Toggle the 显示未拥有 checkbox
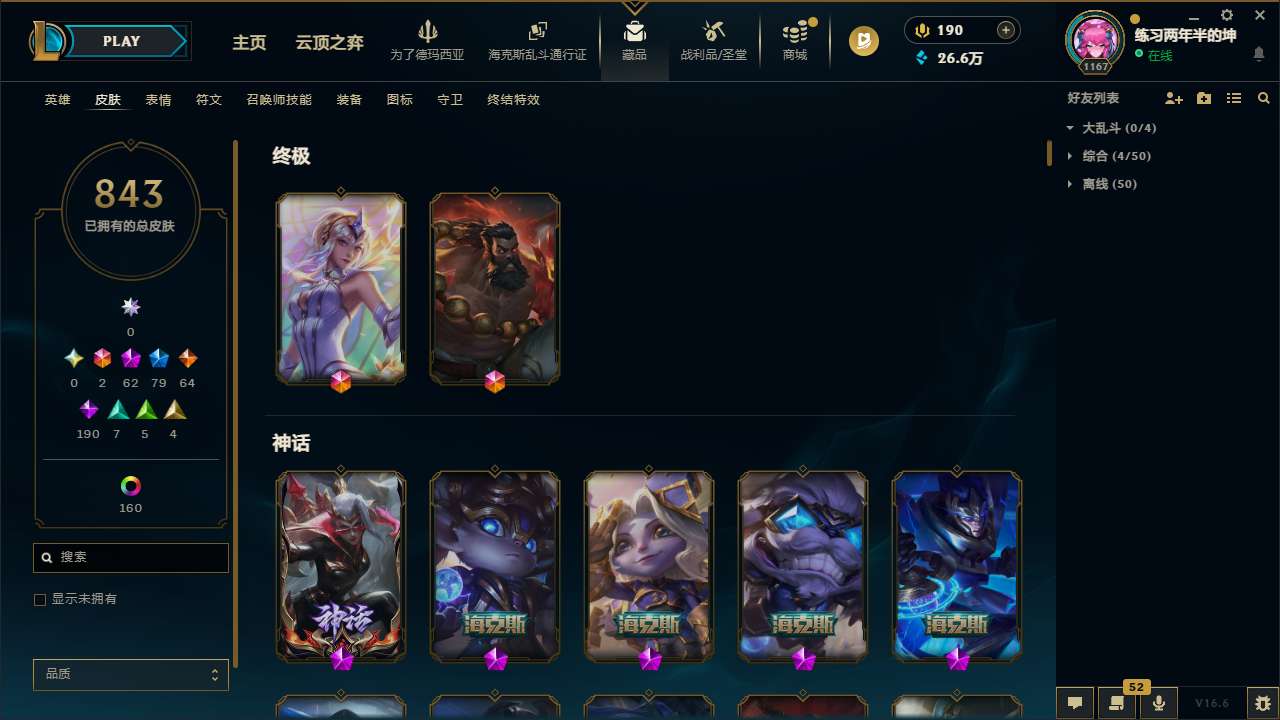The image size is (1280, 720). [40, 599]
